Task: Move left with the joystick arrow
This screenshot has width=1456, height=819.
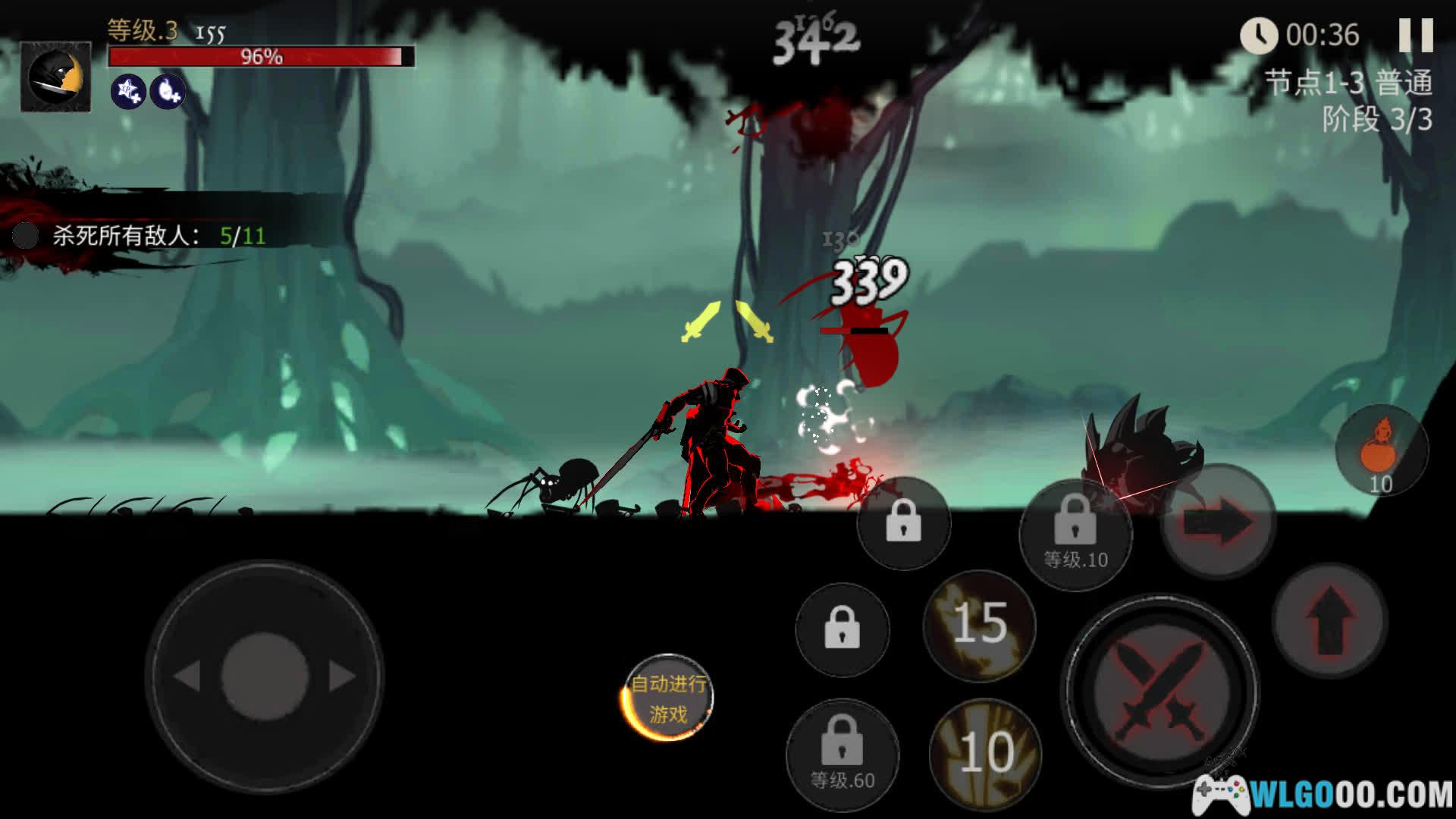Action: (187, 676)
